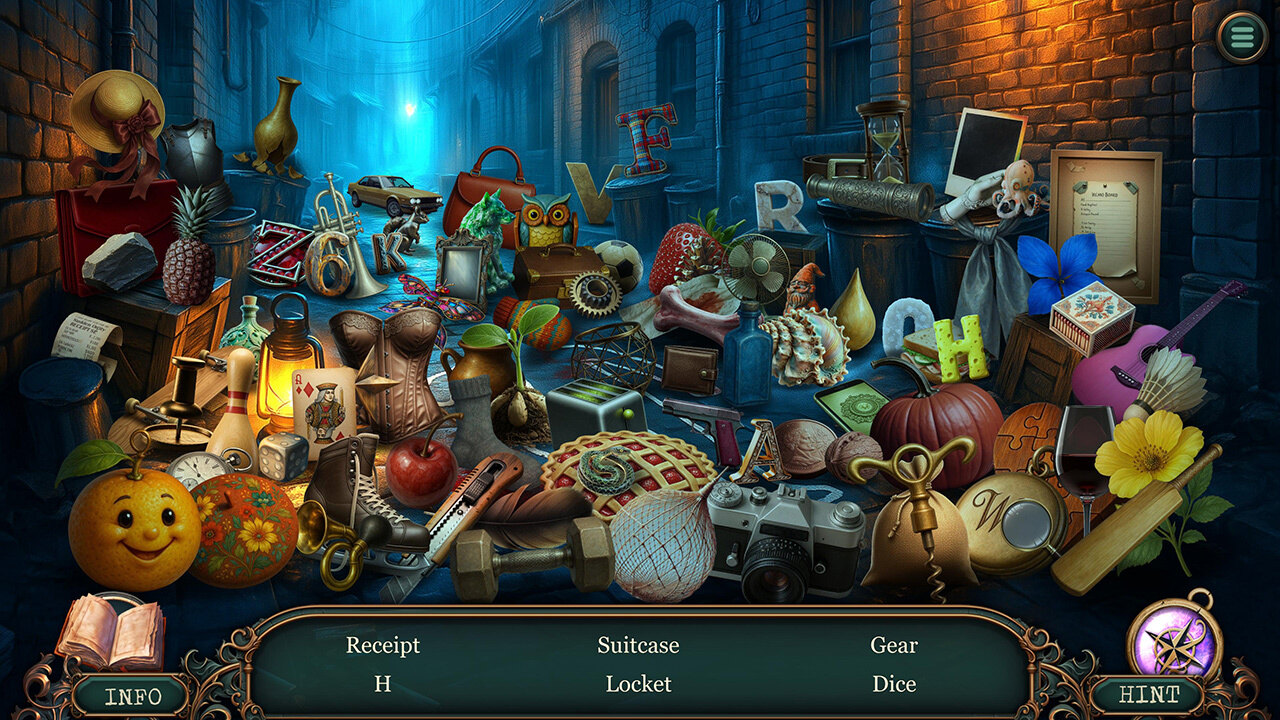Choose the Locket entry in the item list
Screen dimensions: 1280x720
[638, 684]
